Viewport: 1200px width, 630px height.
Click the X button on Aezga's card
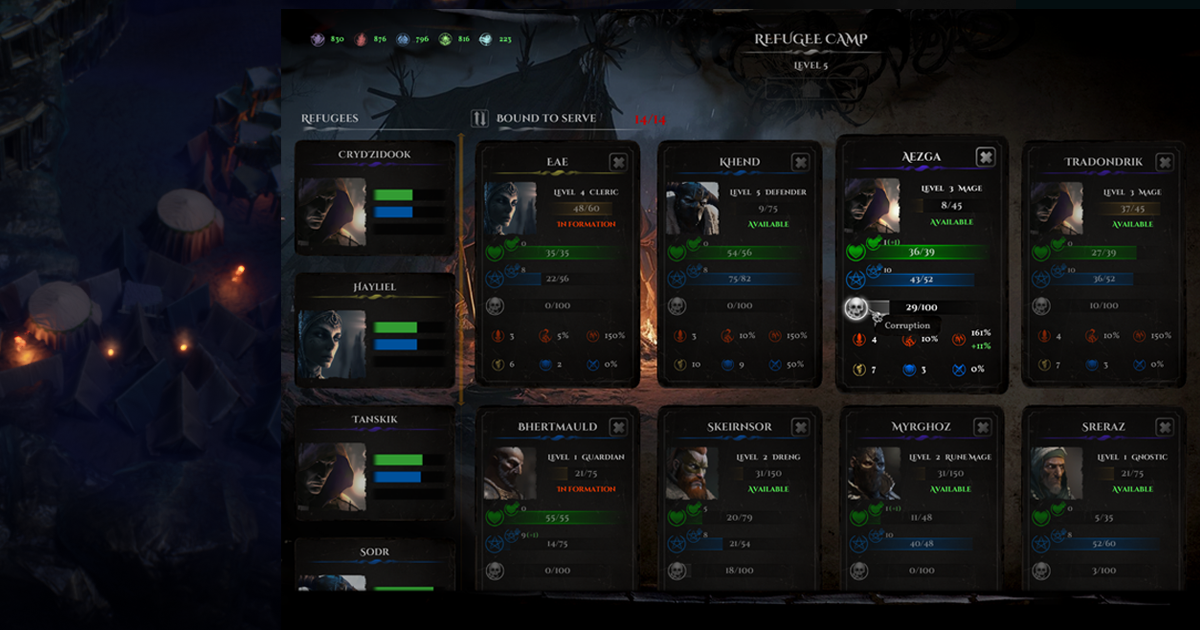(985, 157)
